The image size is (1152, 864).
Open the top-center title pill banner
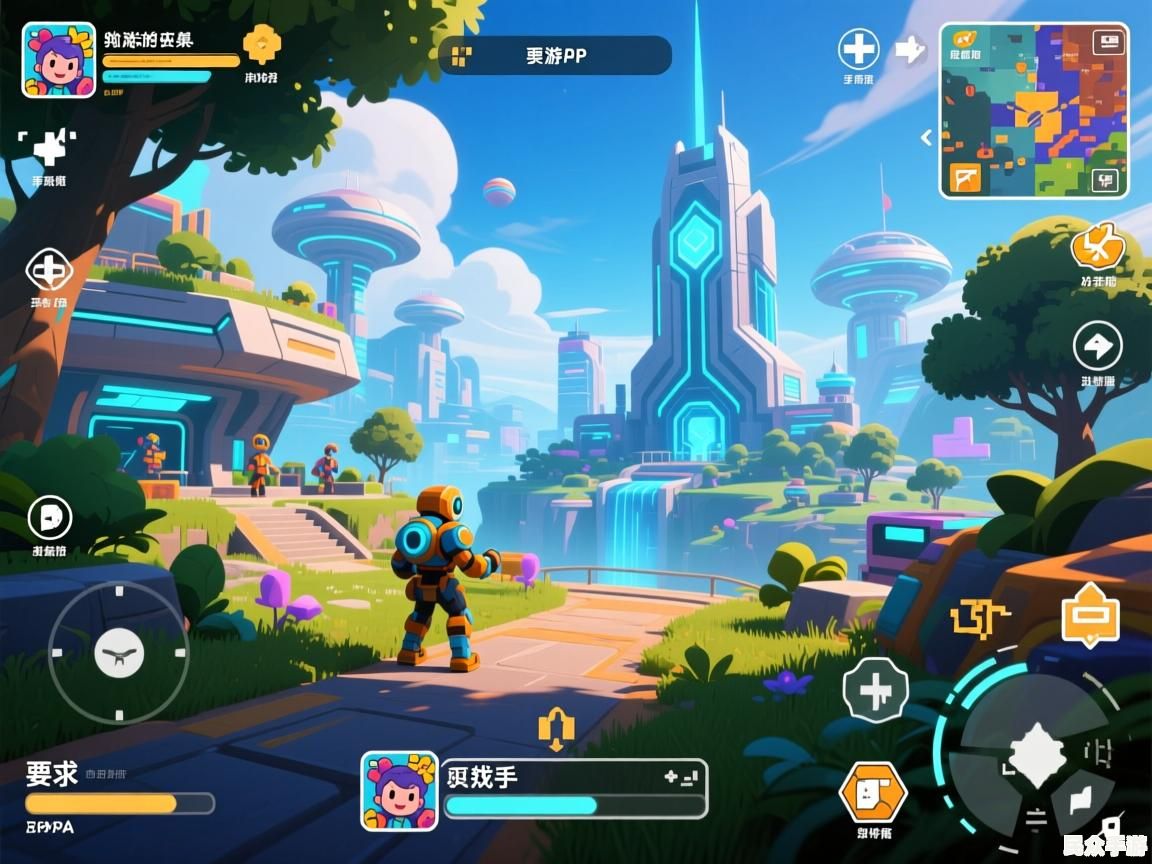pos(555,56)
